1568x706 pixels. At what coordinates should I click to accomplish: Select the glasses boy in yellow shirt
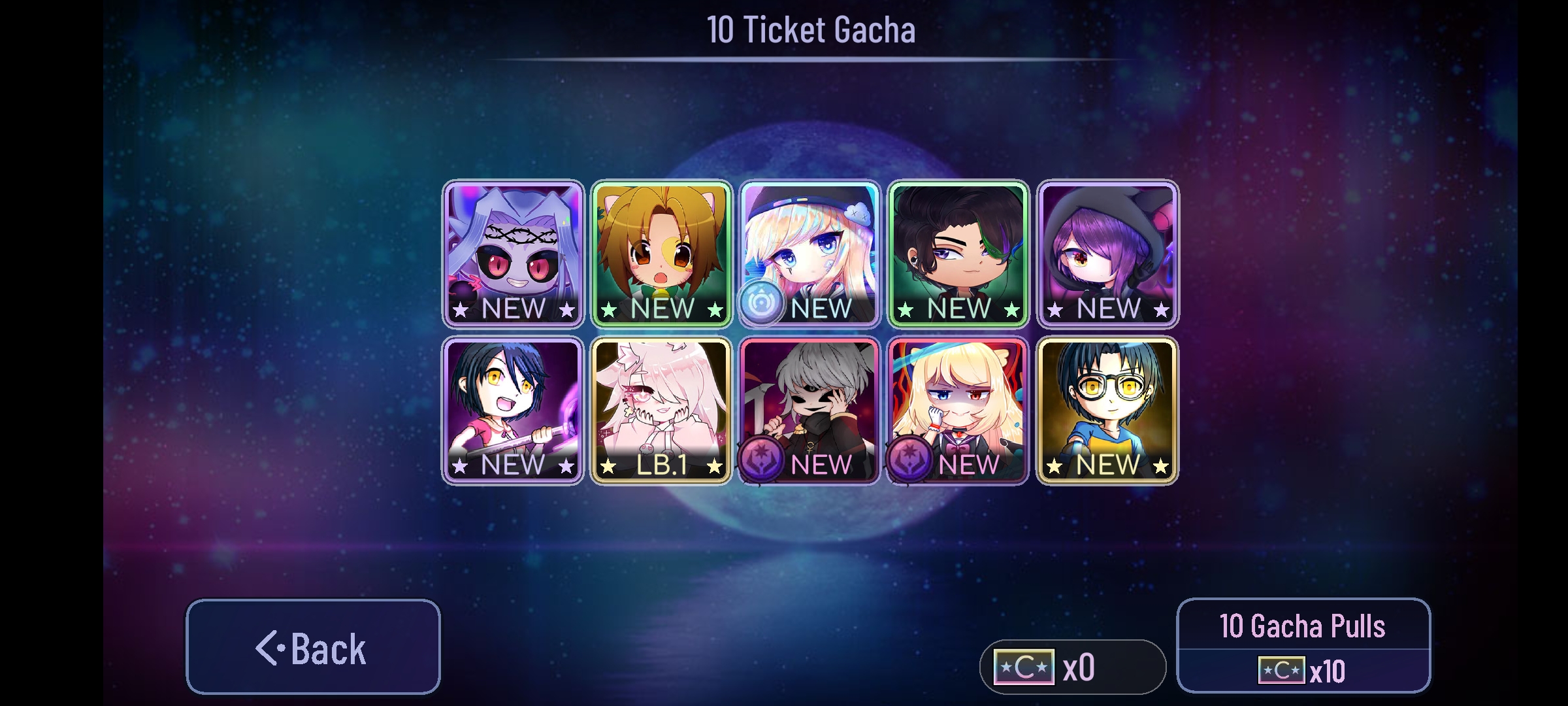1105,405
